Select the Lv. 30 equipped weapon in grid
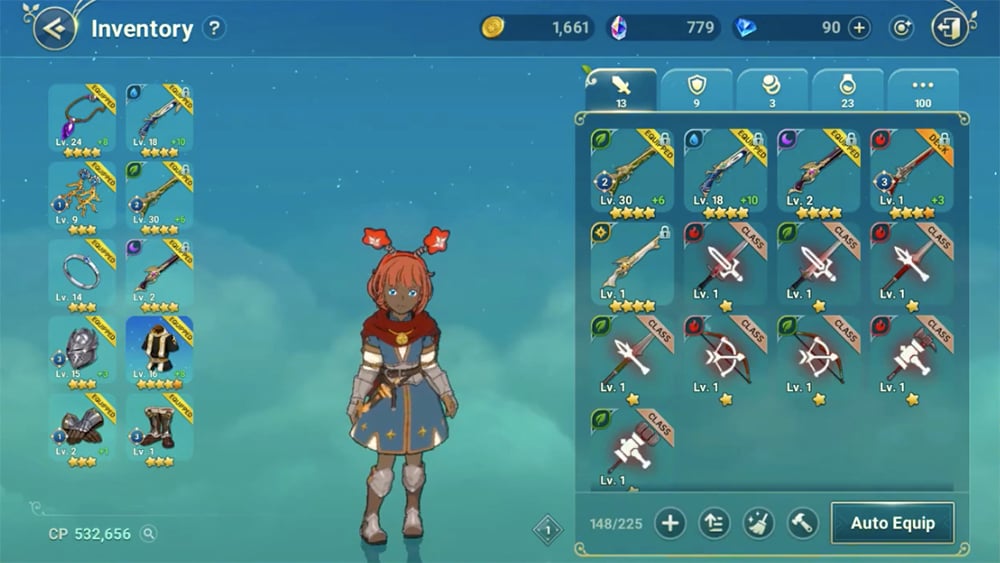Image resolution: width=1000 pixels, height=563 pixels. click(632, 169)
